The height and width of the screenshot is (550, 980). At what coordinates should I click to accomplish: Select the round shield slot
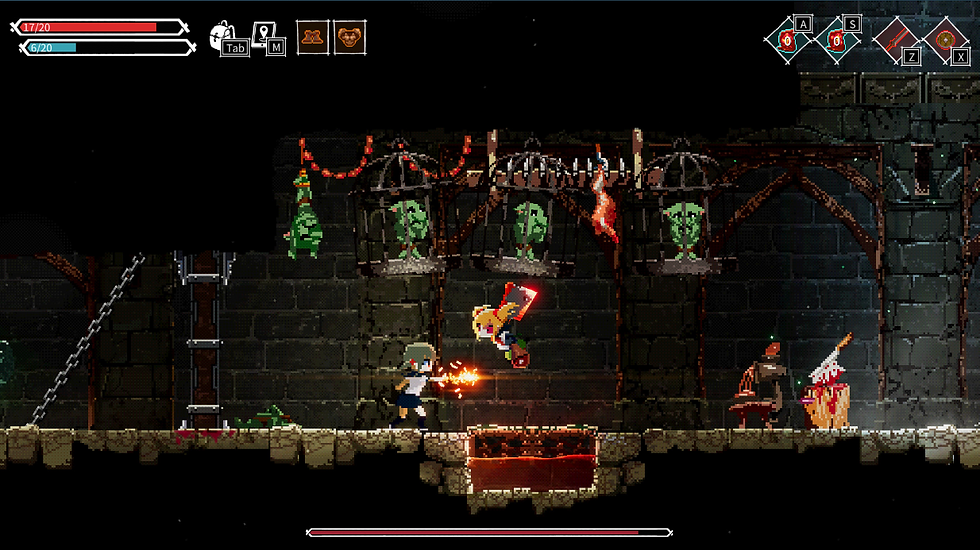944,40
